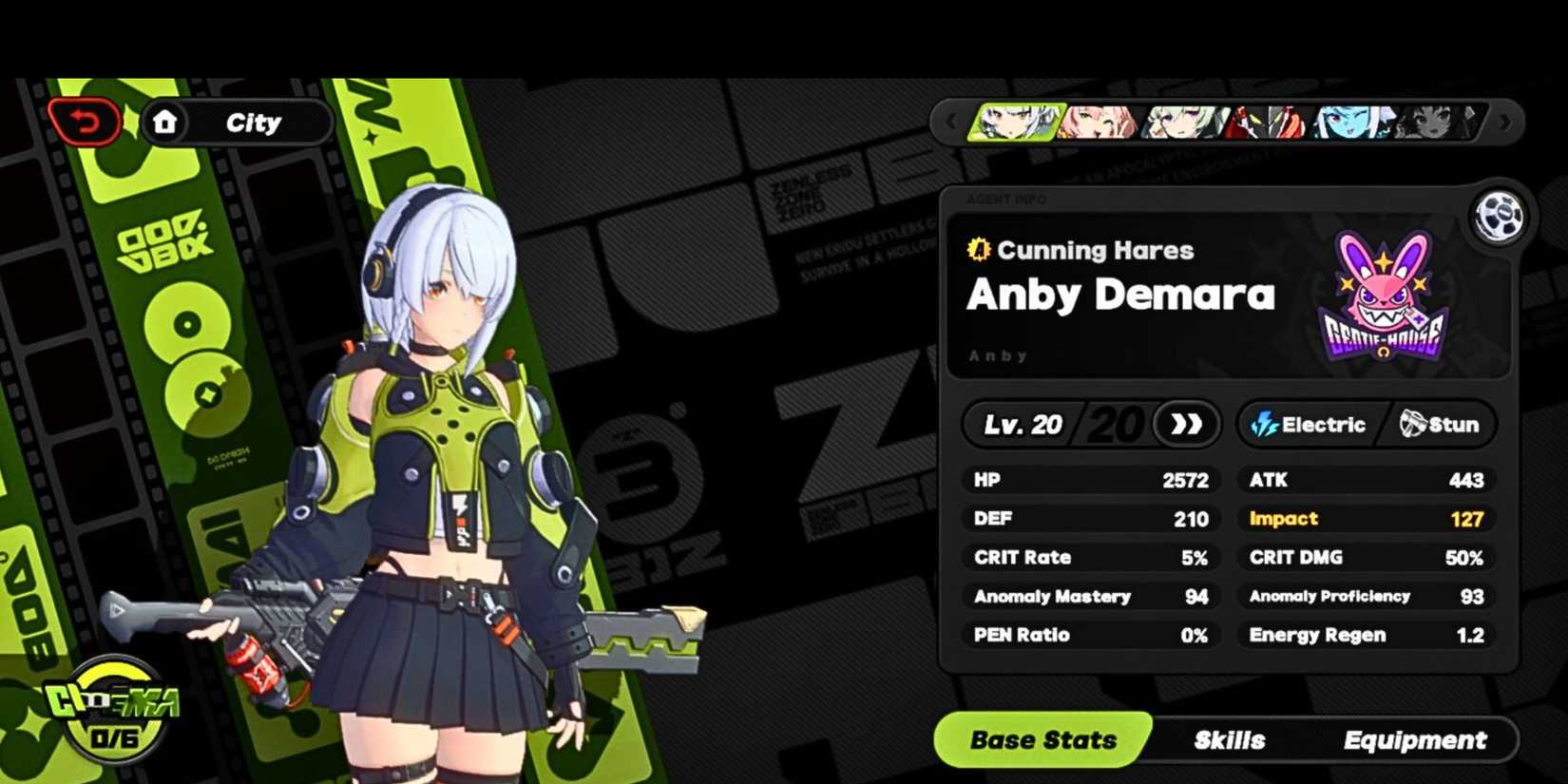Click the red back arrow icon
The image size is (1568, 784).
[85, 121]
